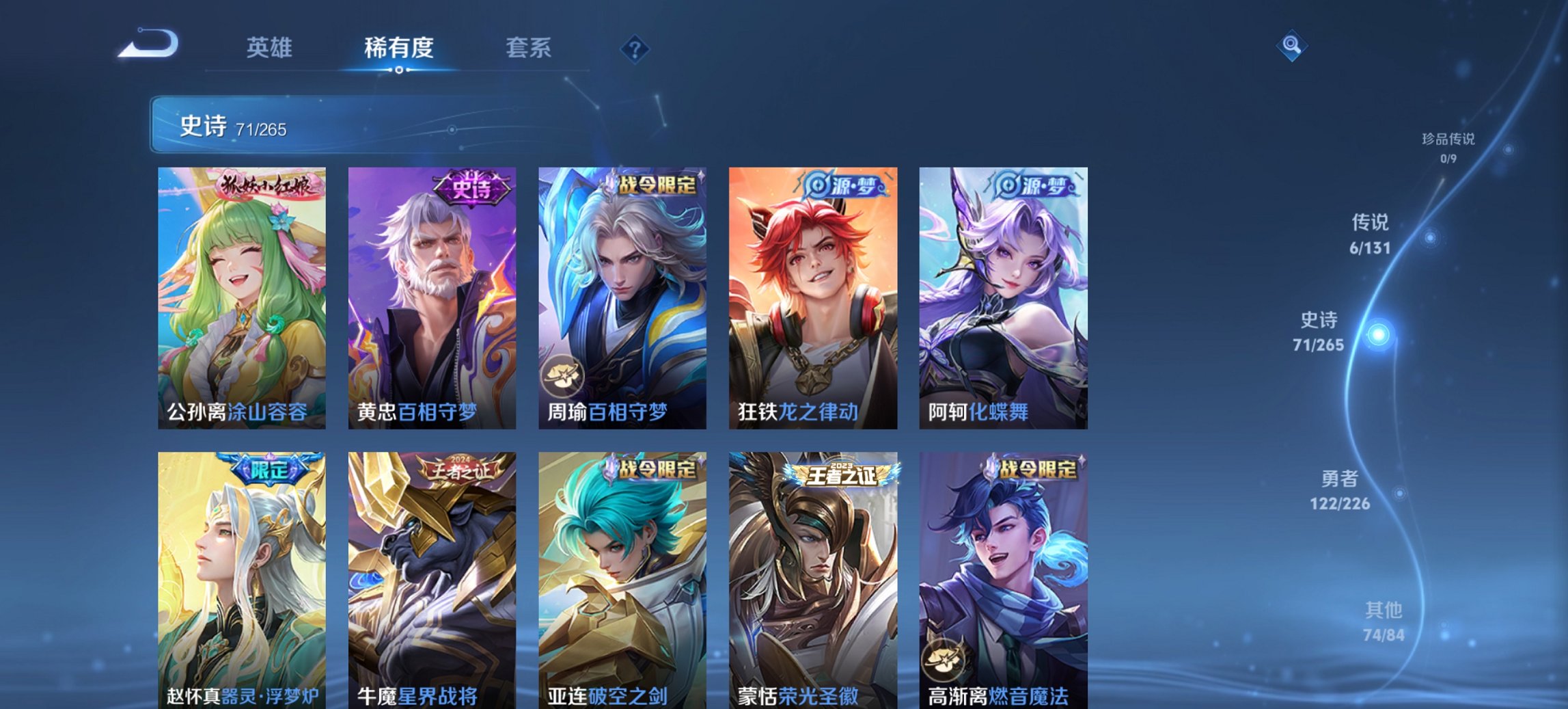Open the 珍品传说 rarity category

coord(1448,148)
